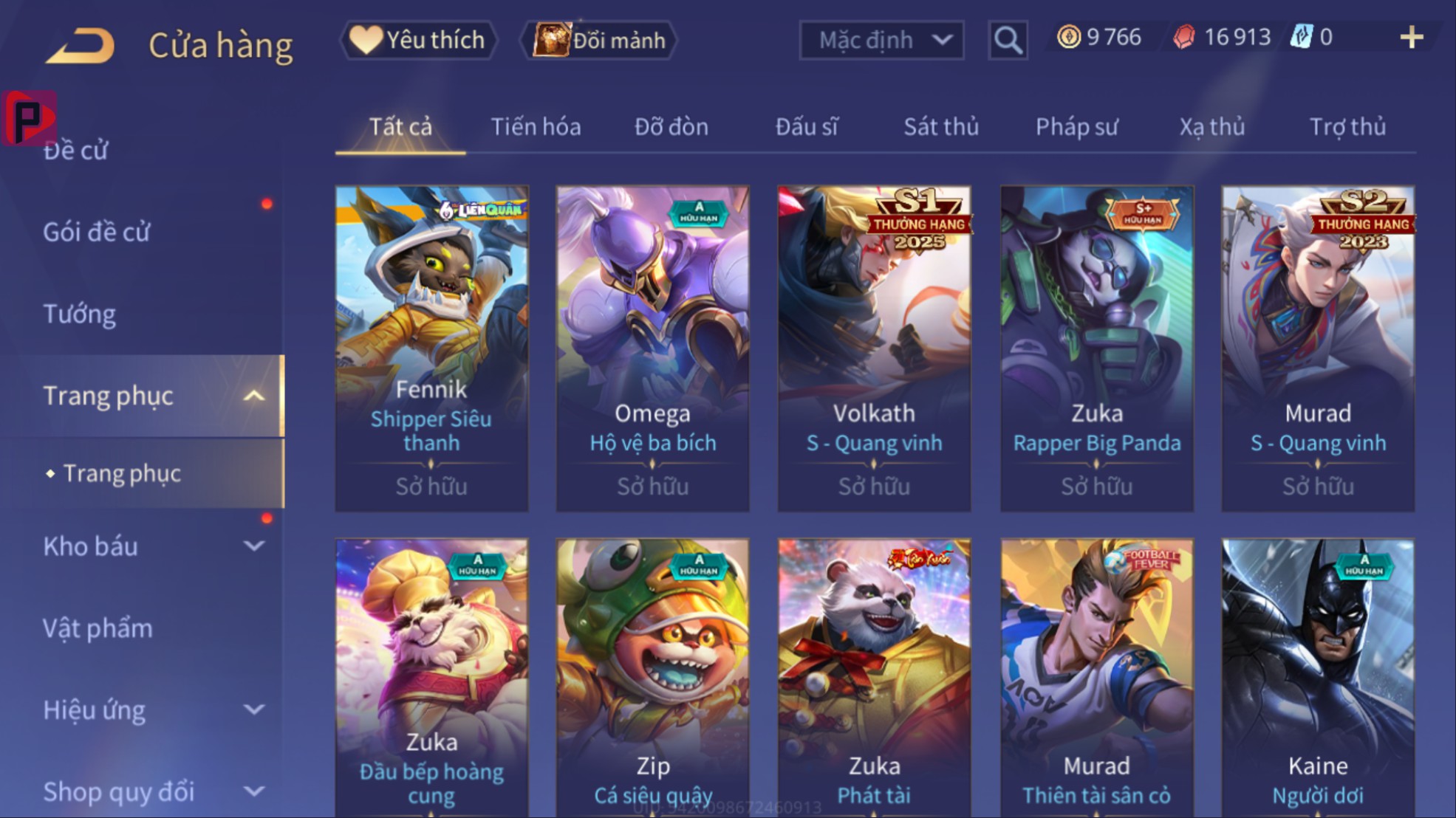
Task: Open Đổi mảnh fragment exchange
Action: [x=600, y=40]
